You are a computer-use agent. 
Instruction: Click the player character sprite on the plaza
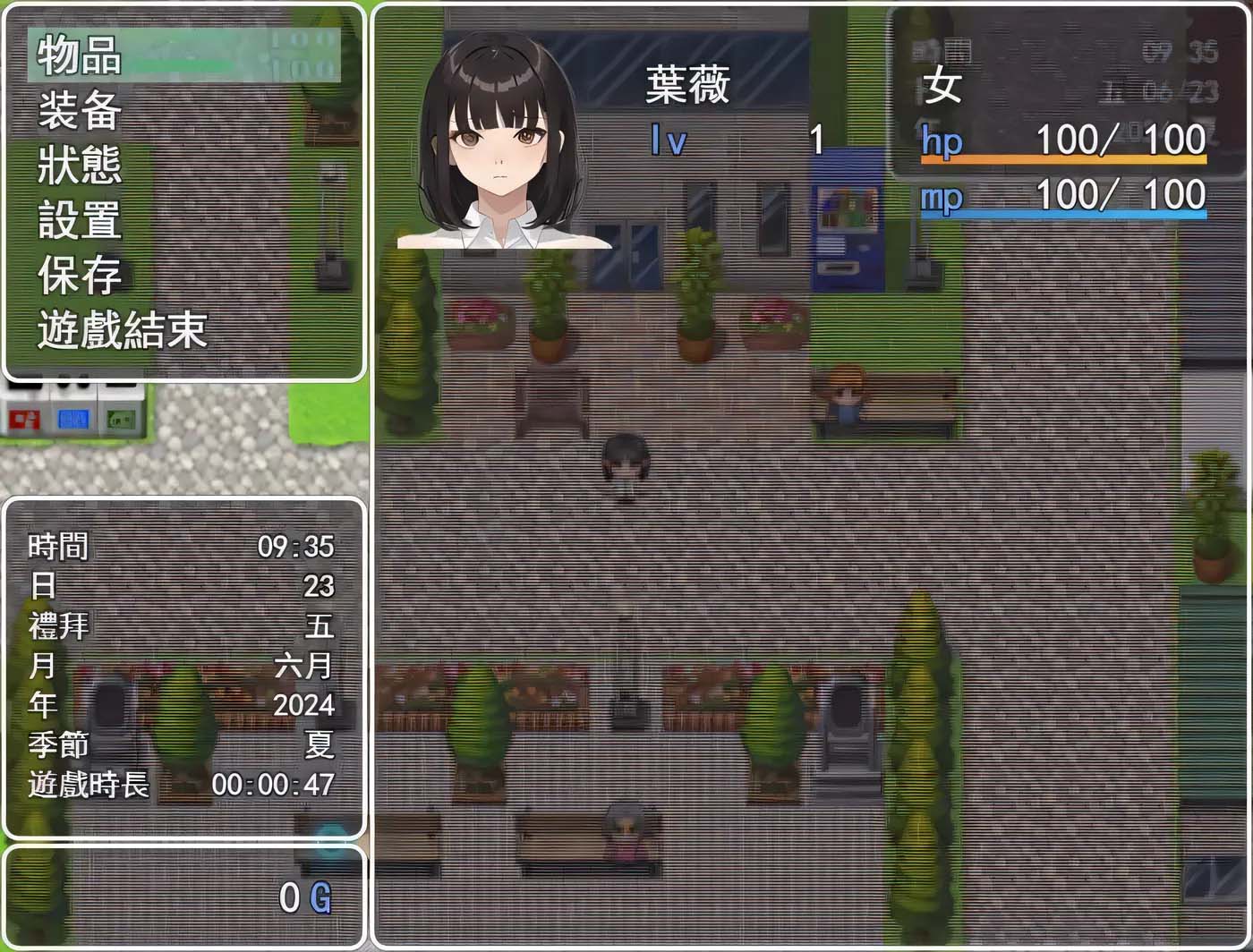pos(625,458)
